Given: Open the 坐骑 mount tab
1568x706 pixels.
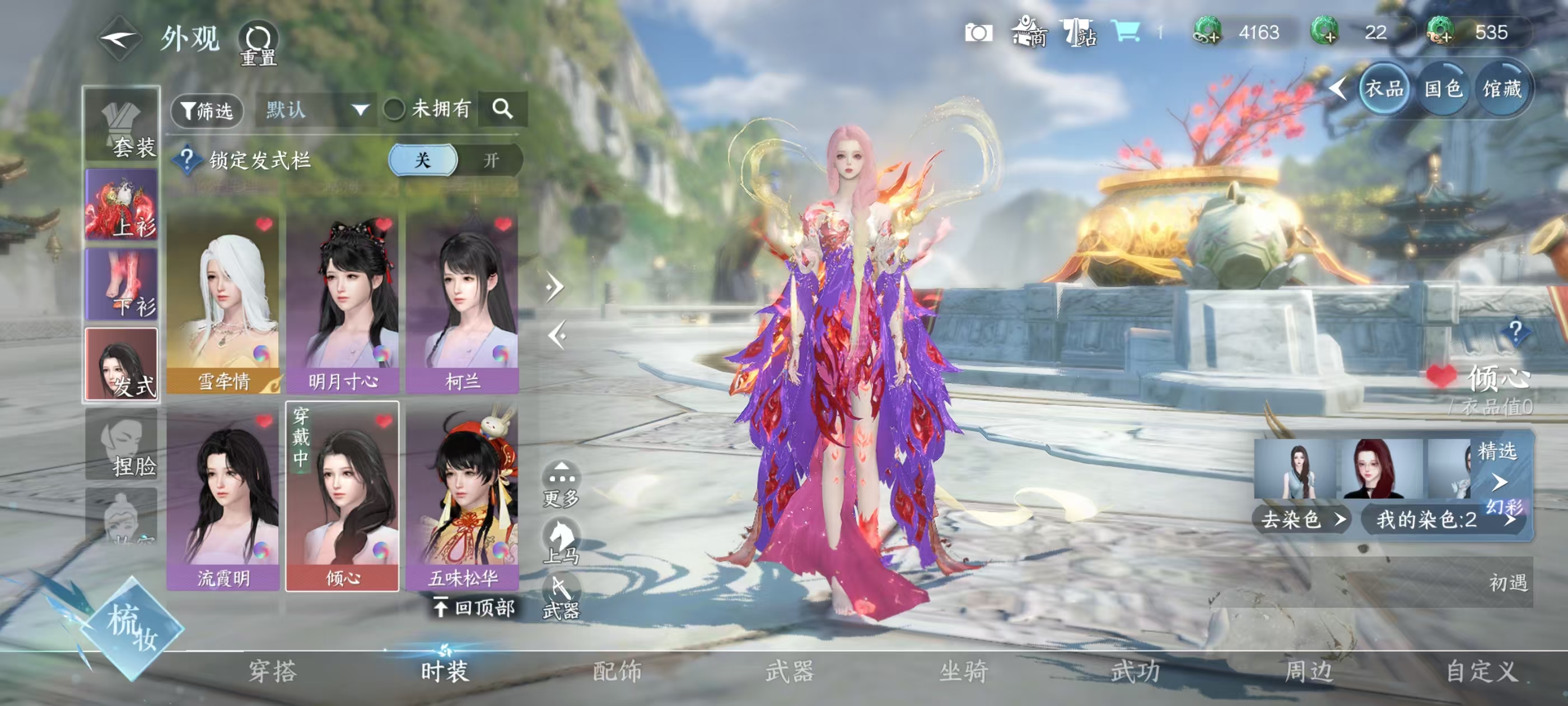Looking at the screenshot, I should coord(964,671).
